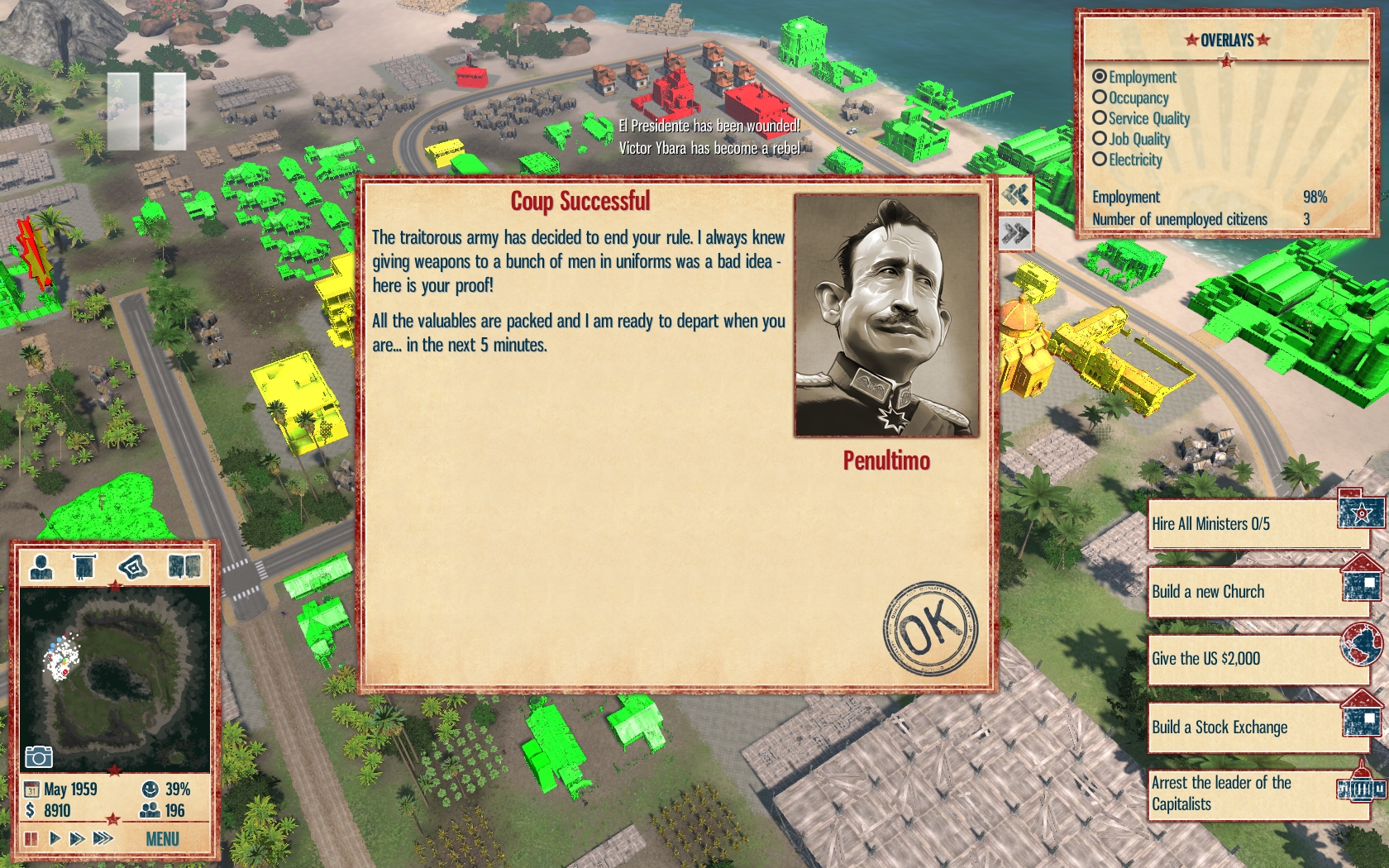
Task: Click the camera icon on the minimap
Action: tap(39, 756)
